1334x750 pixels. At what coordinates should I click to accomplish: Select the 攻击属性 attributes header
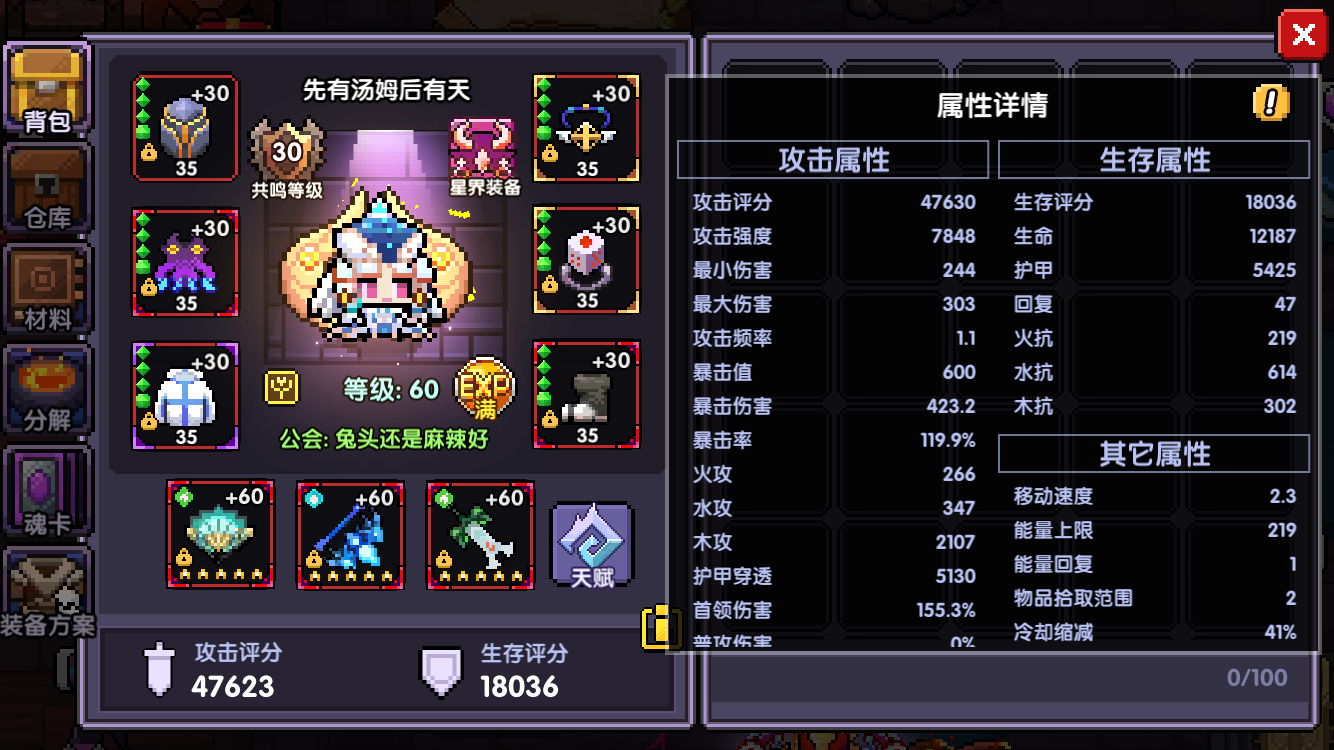833,160
